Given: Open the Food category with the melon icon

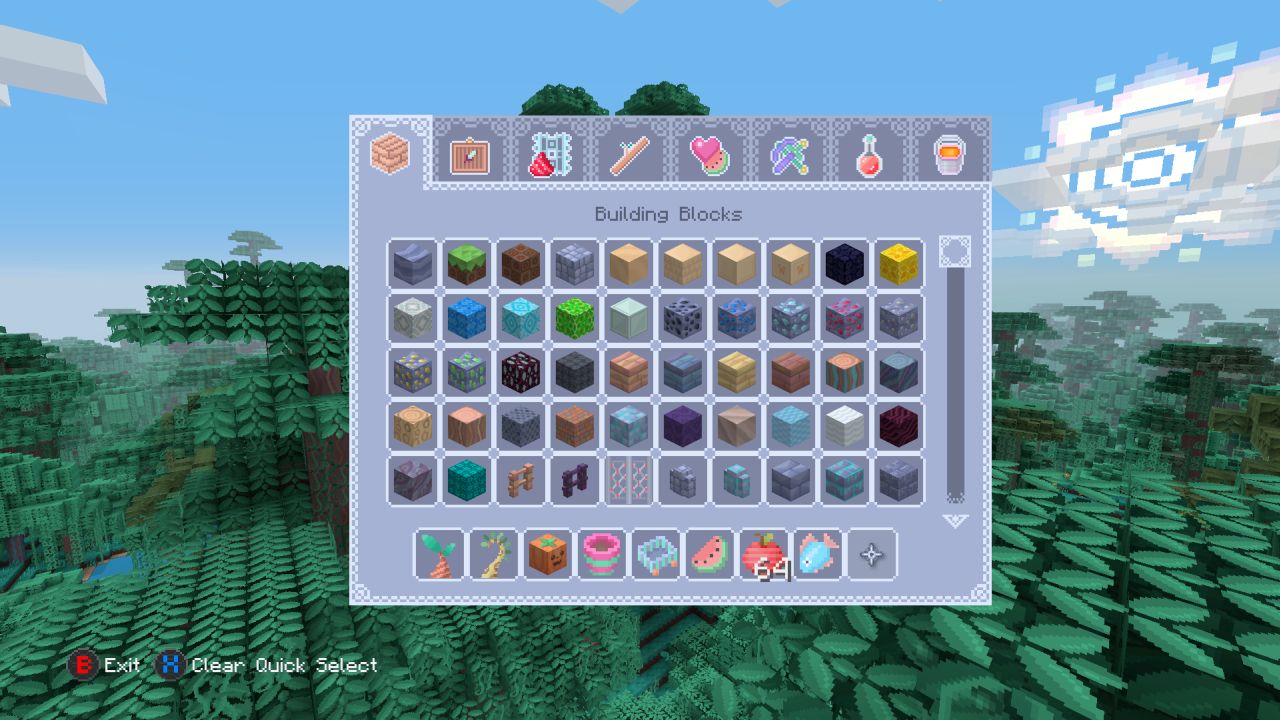Looking at the screenshot, I should (x=709, y=156).
